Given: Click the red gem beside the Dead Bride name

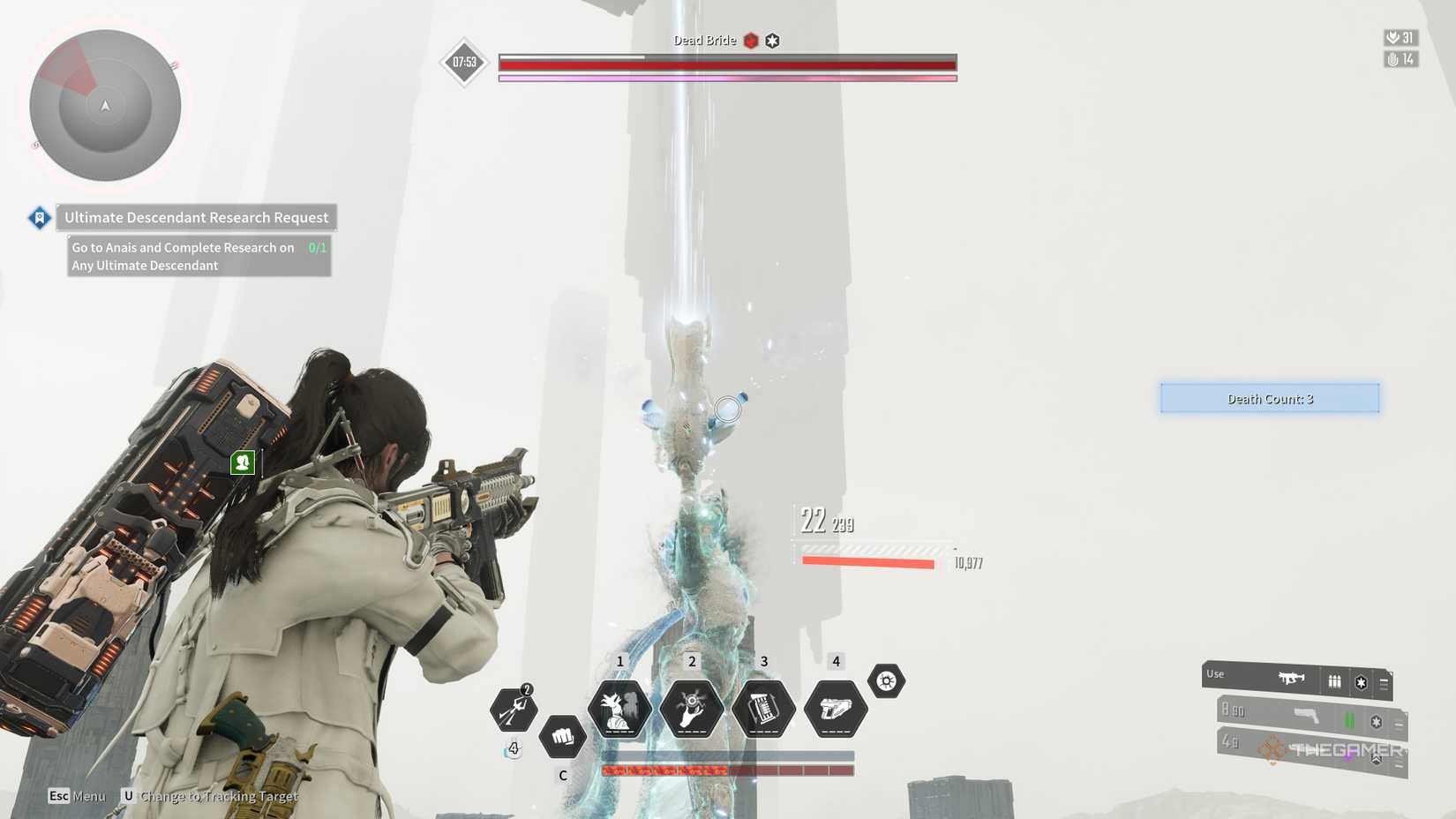Looking at the screenshot, I should (749, 41).
